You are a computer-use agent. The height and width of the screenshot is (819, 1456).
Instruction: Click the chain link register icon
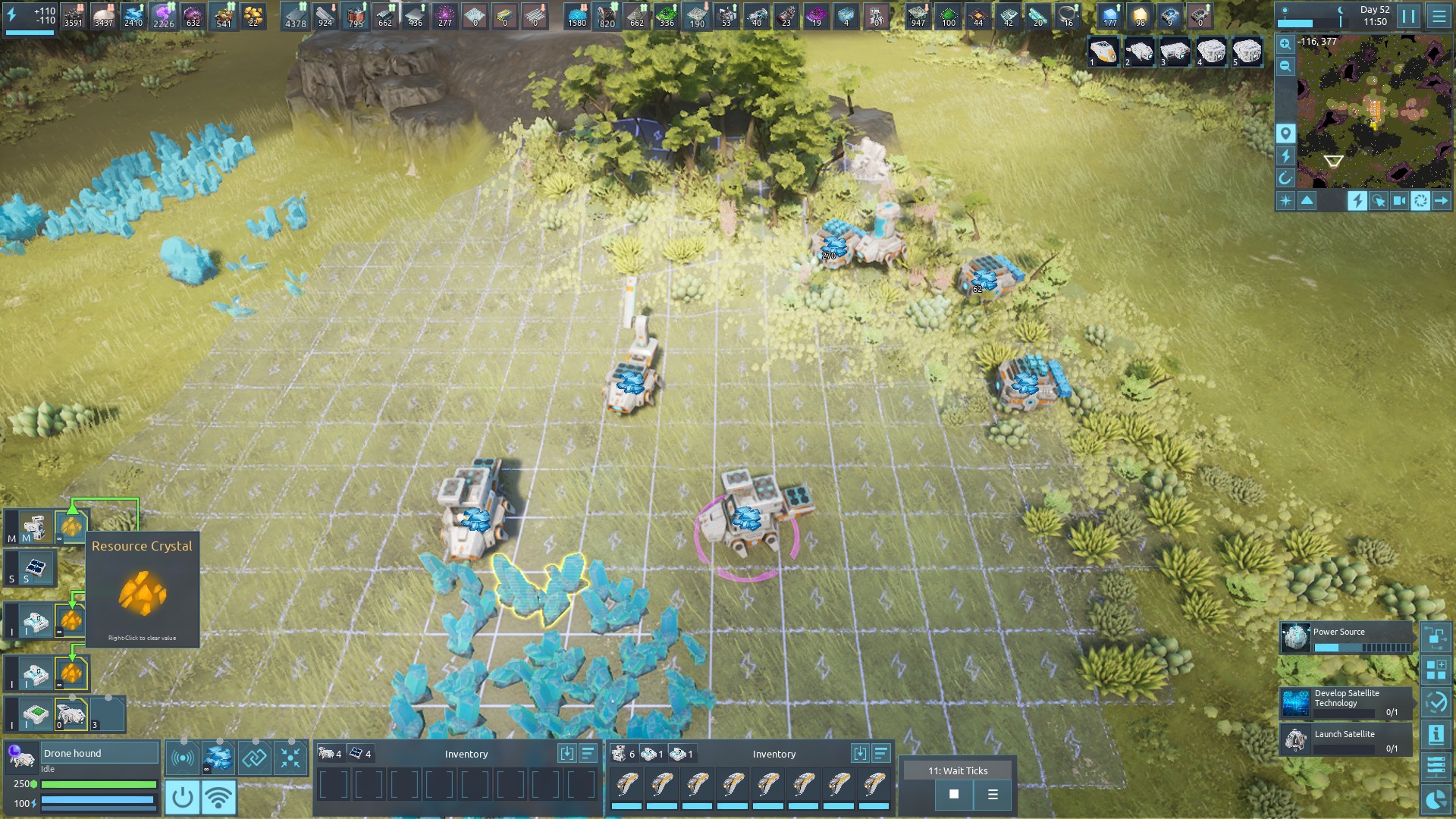point(254,758)
